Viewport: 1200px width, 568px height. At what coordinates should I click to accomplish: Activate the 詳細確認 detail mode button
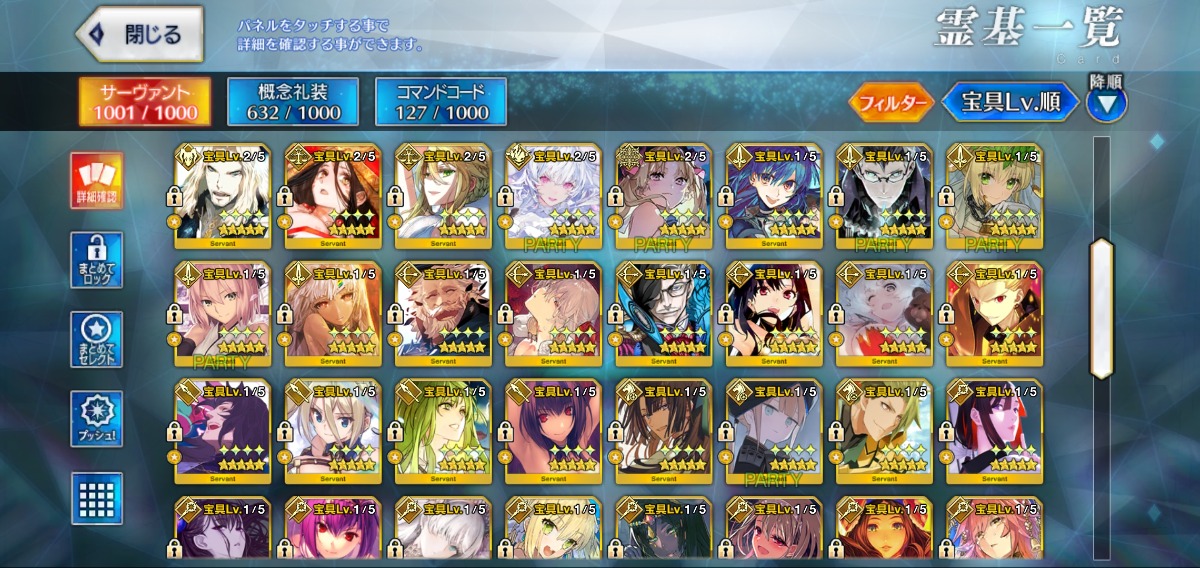tap(97, 180)
